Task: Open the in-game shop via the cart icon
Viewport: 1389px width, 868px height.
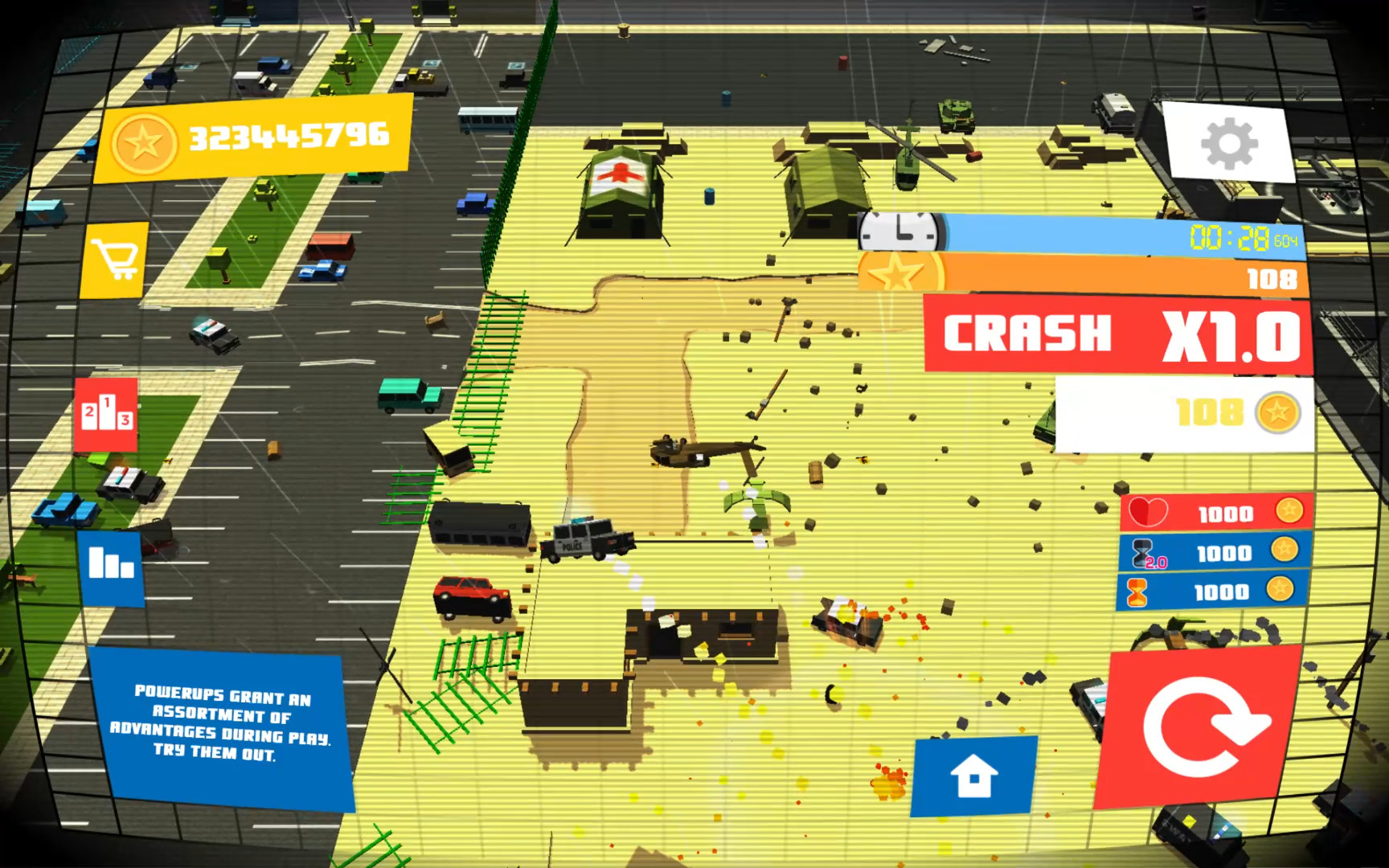Action: pyautogui.click(x=115, y=257)
